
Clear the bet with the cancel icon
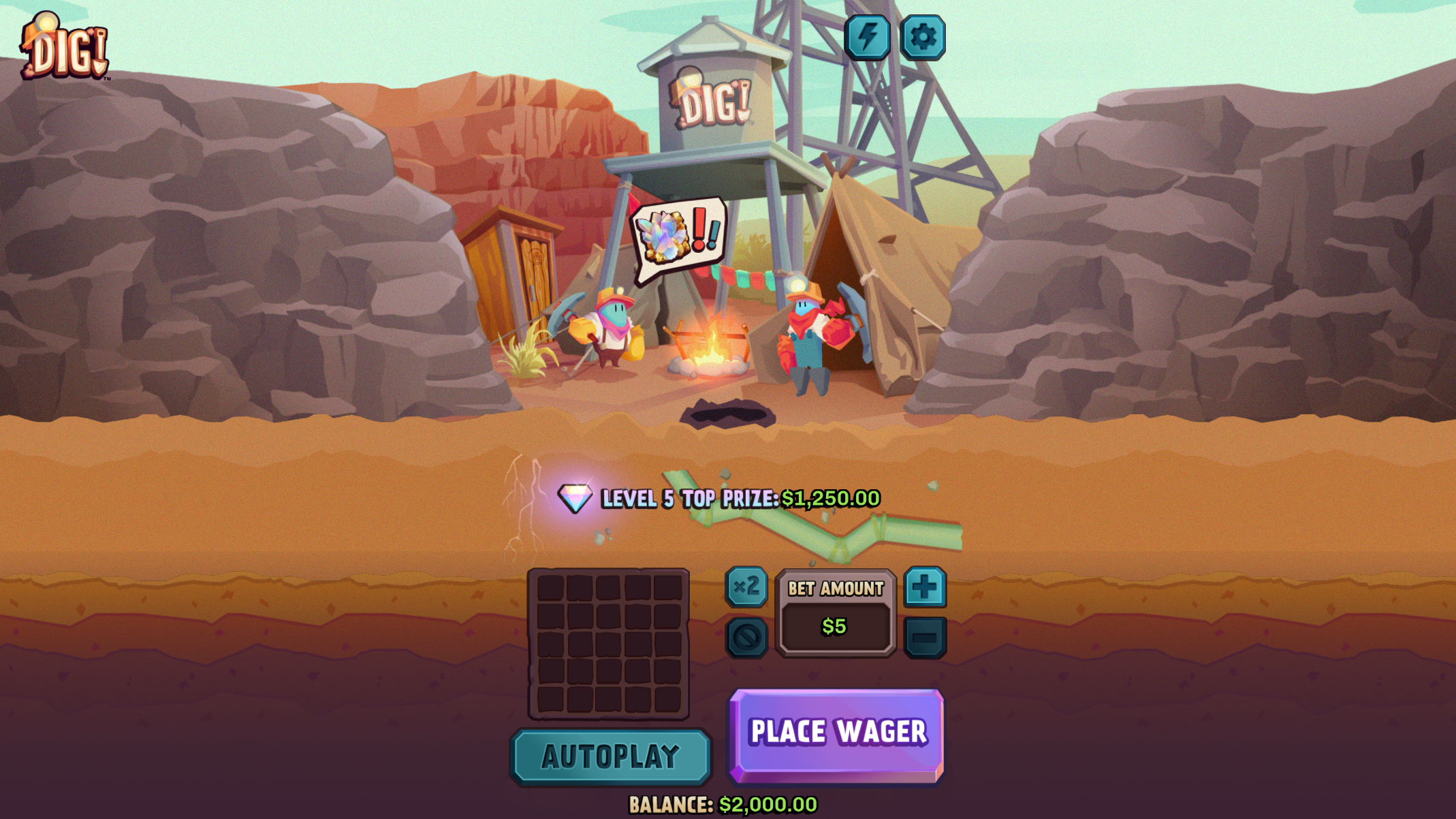[x=746, y=638]
